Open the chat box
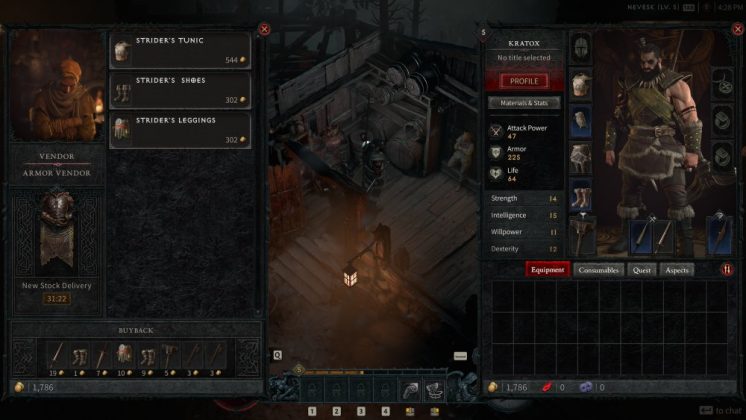This screenshot has height=420, width=746. point(720,410)
